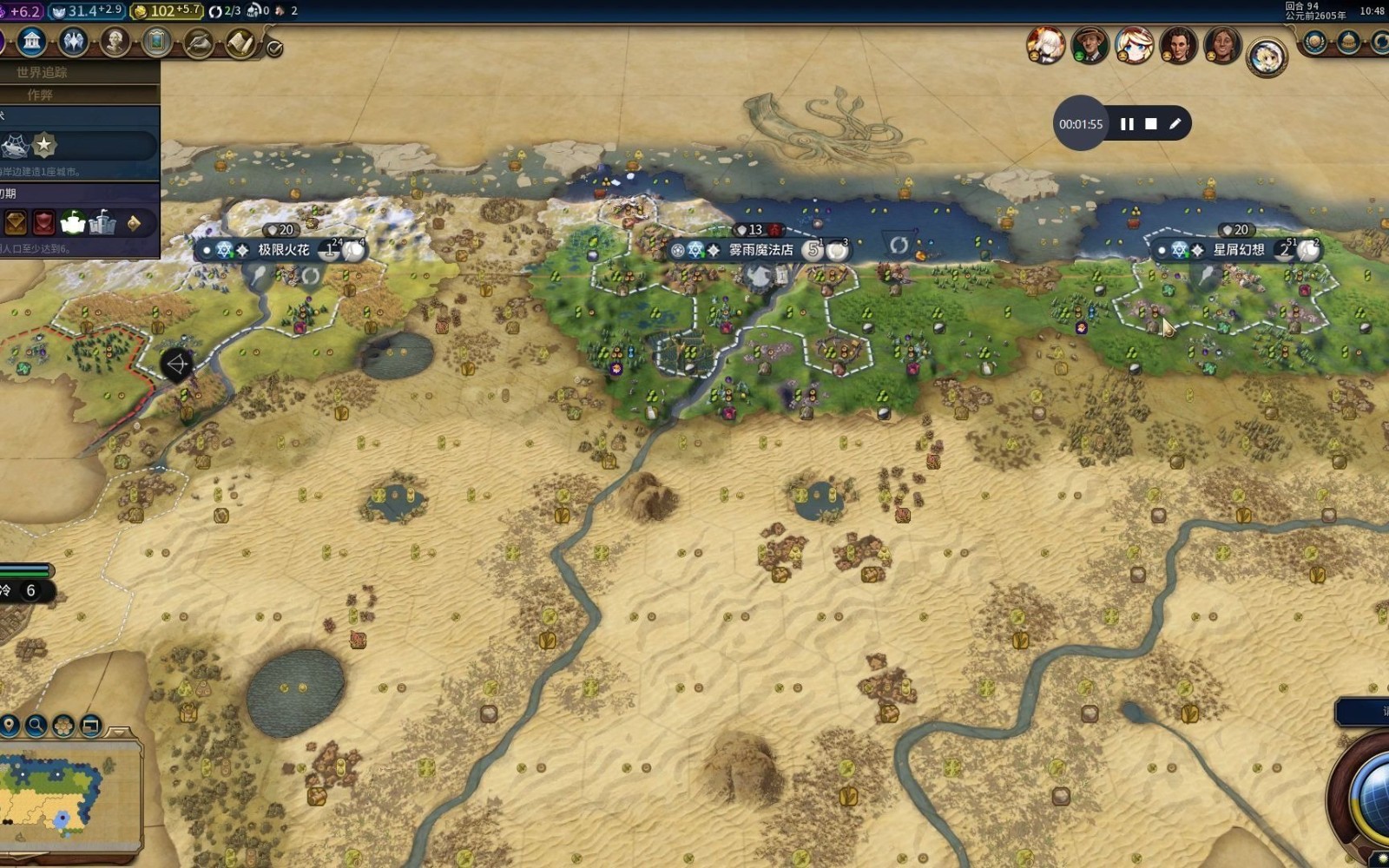Stop the screen recording
The image size is (1389, 868).
click(1151, 124)
